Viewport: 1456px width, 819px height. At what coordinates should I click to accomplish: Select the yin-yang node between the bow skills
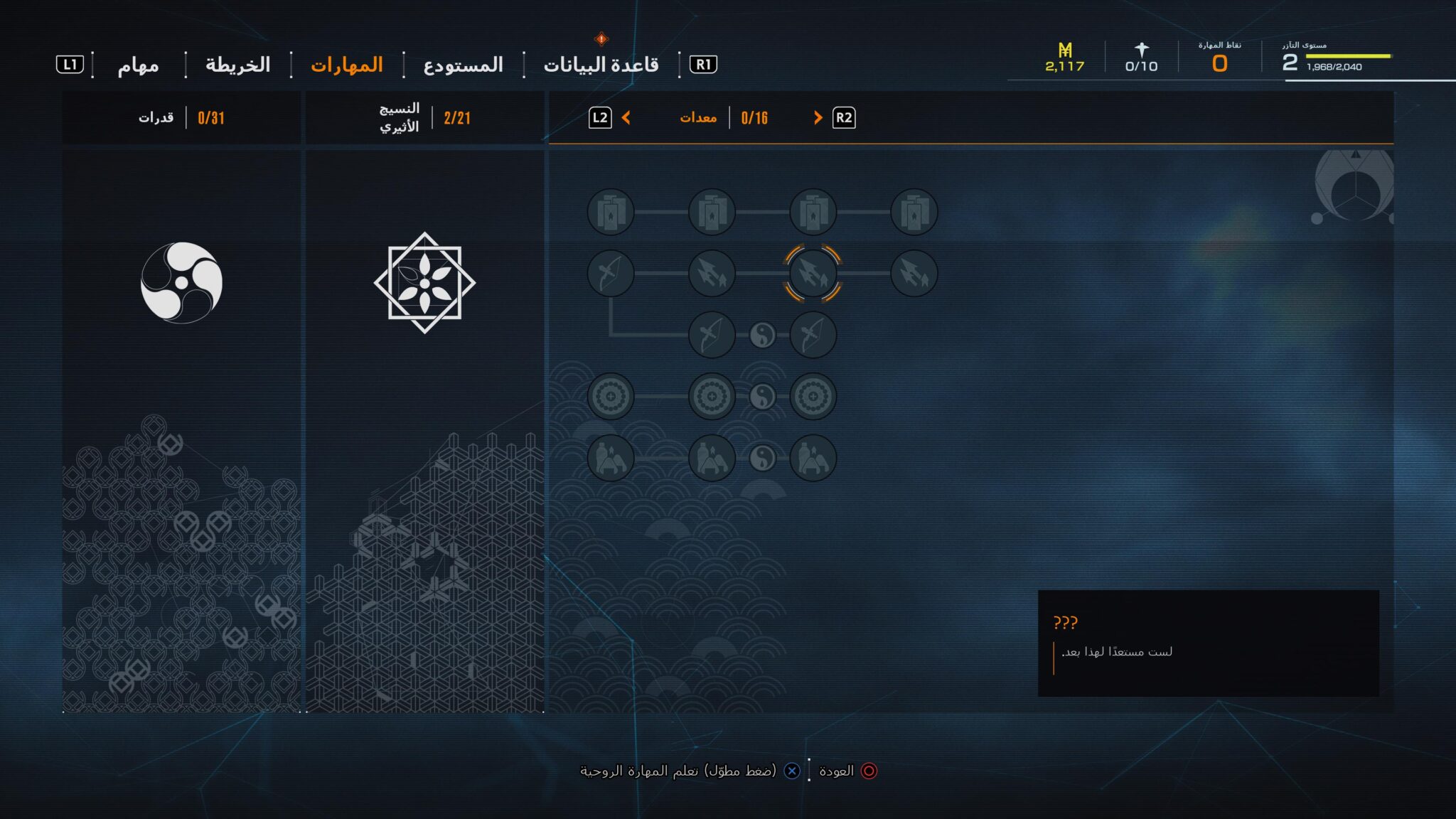tap(762, 335)
